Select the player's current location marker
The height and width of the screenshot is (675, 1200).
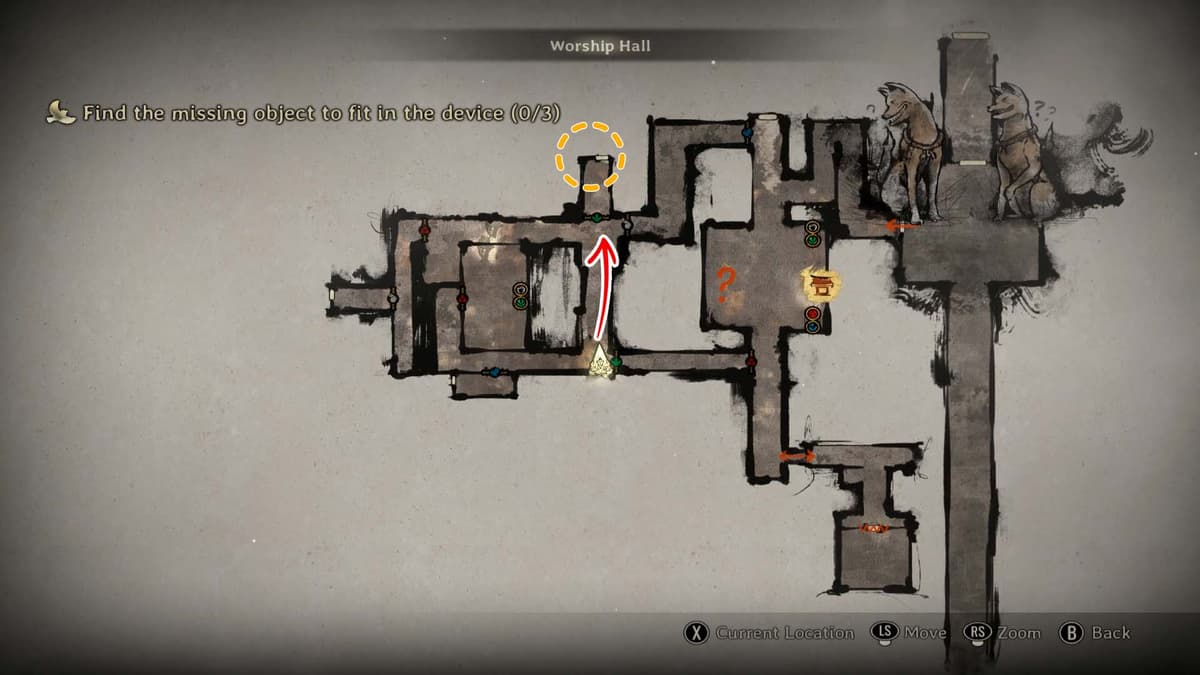600,361
